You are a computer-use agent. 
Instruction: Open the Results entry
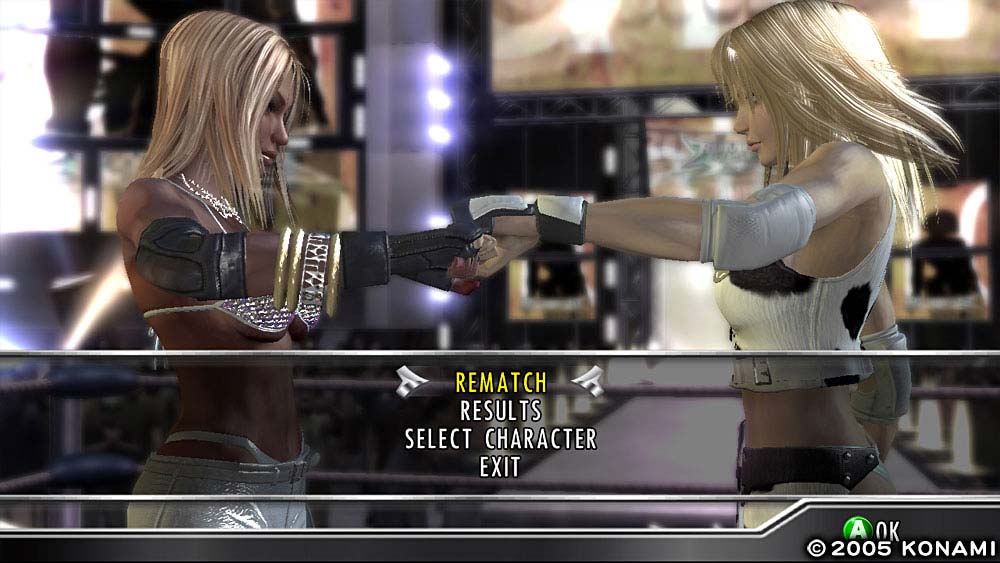[x=501, y=410]
